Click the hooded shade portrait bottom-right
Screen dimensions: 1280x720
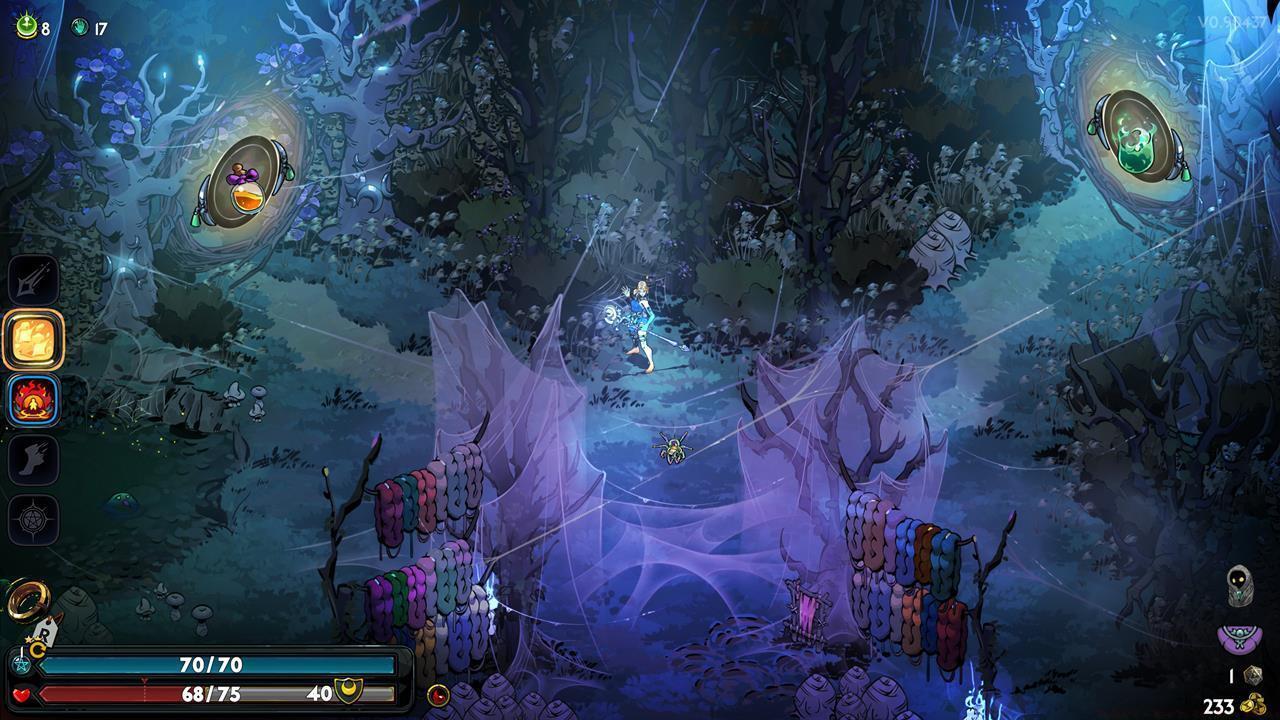pyautogui.click(x=1240, y=587)
